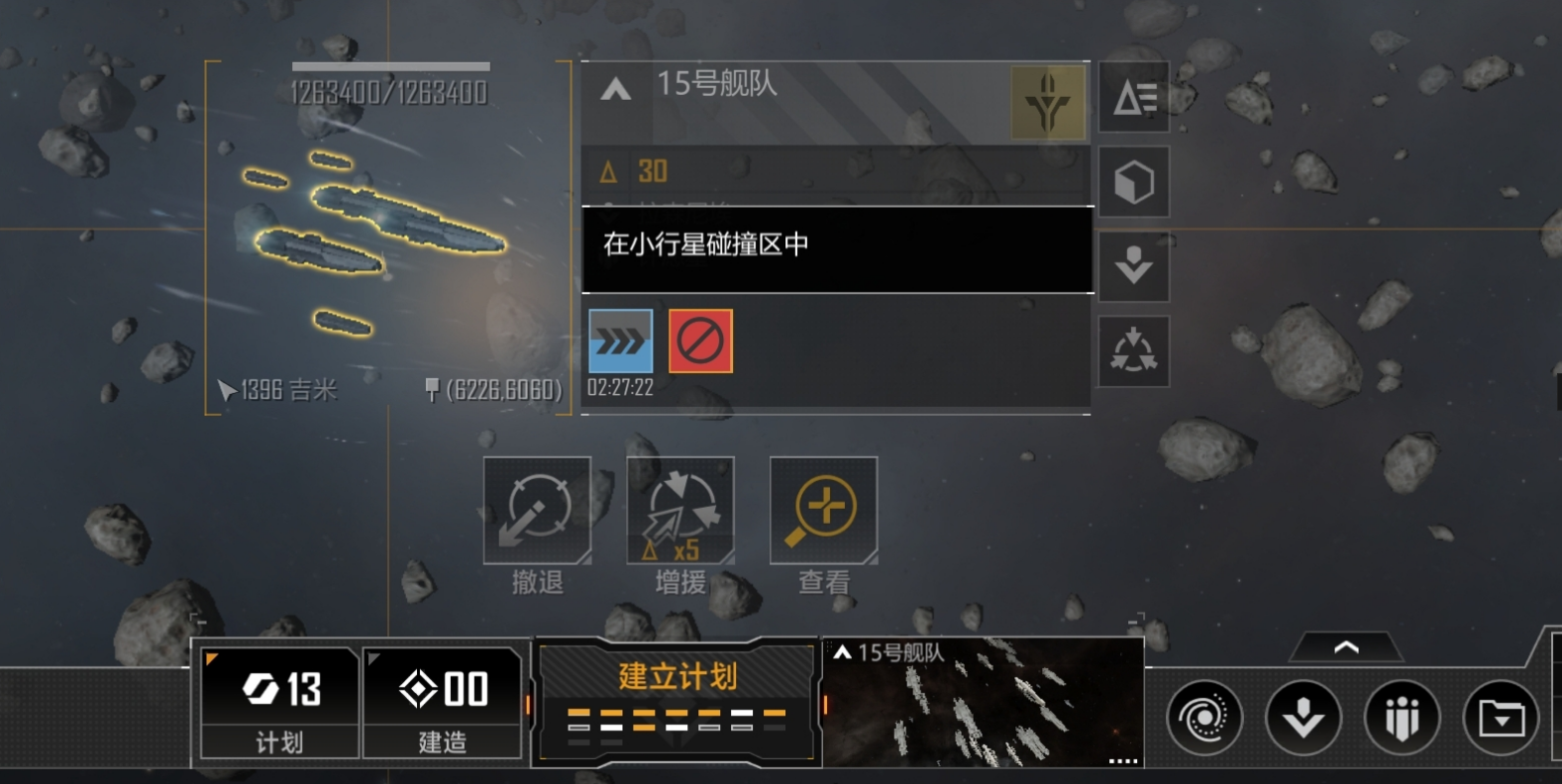Click the blue triple-chevron status icon
The image size is (1562, 784).
point(620,342)
